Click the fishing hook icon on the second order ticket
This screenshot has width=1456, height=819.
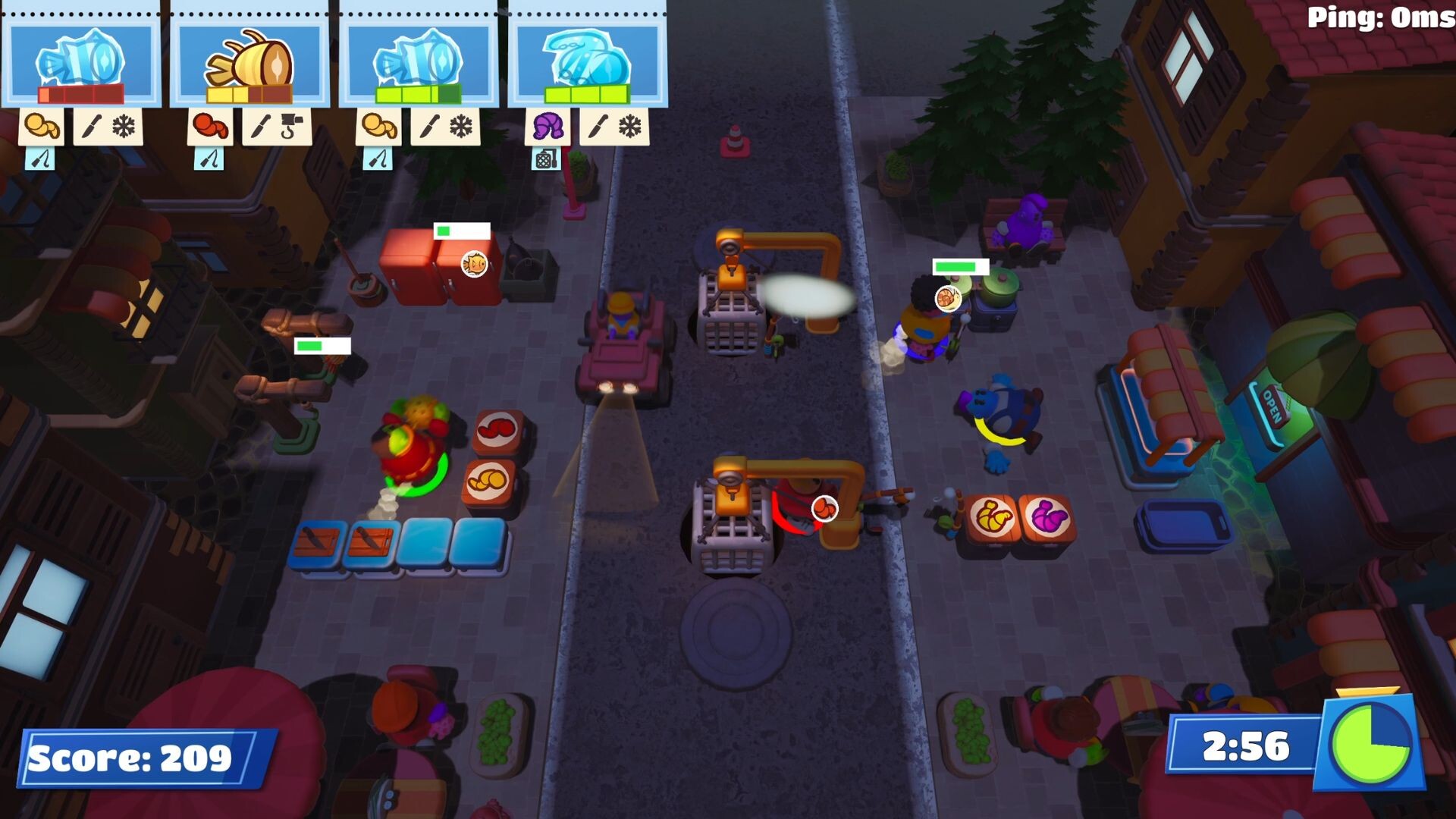[x=291, y=127]
